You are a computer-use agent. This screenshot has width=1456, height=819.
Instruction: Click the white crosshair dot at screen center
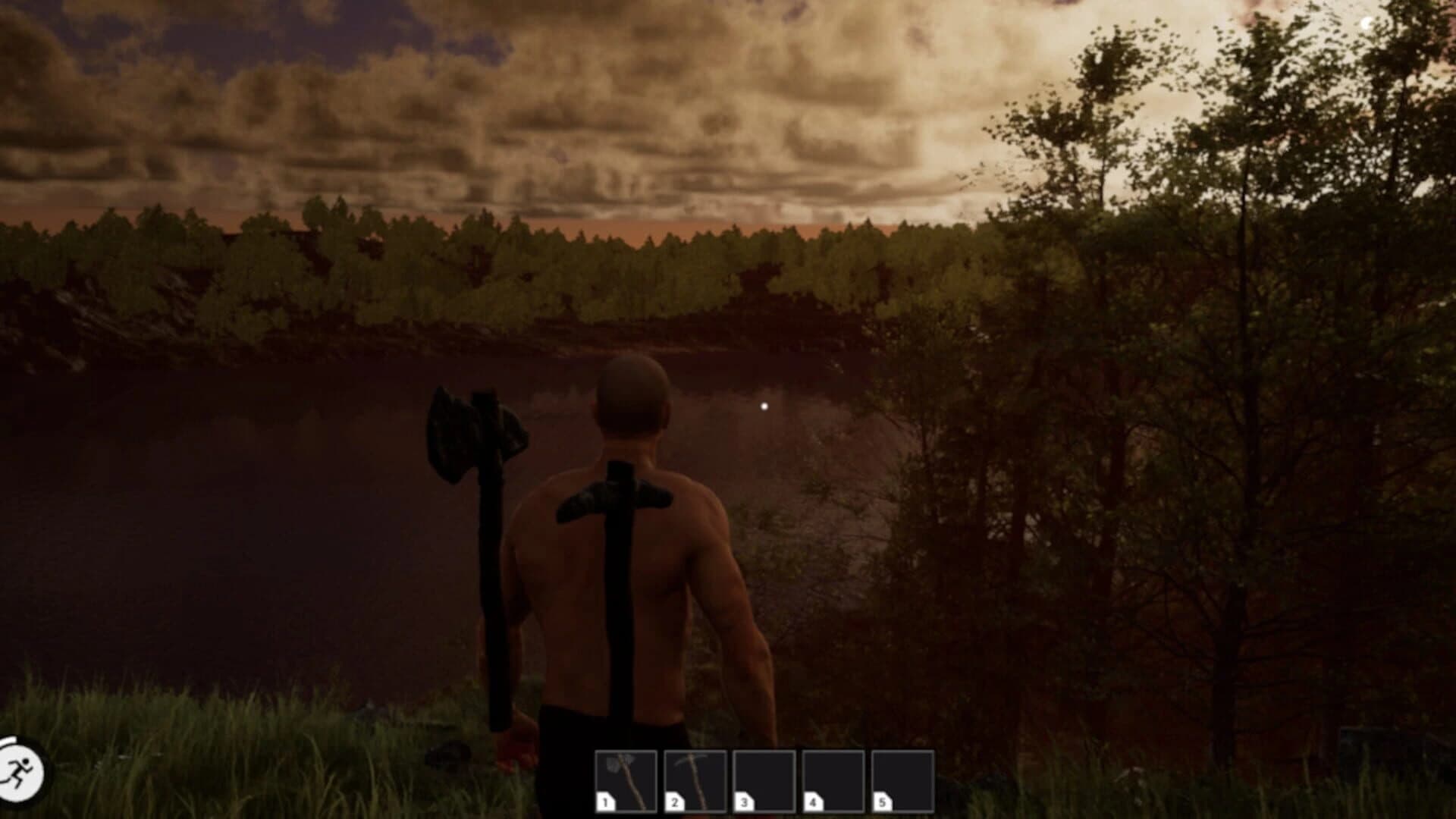coord(763,406)
